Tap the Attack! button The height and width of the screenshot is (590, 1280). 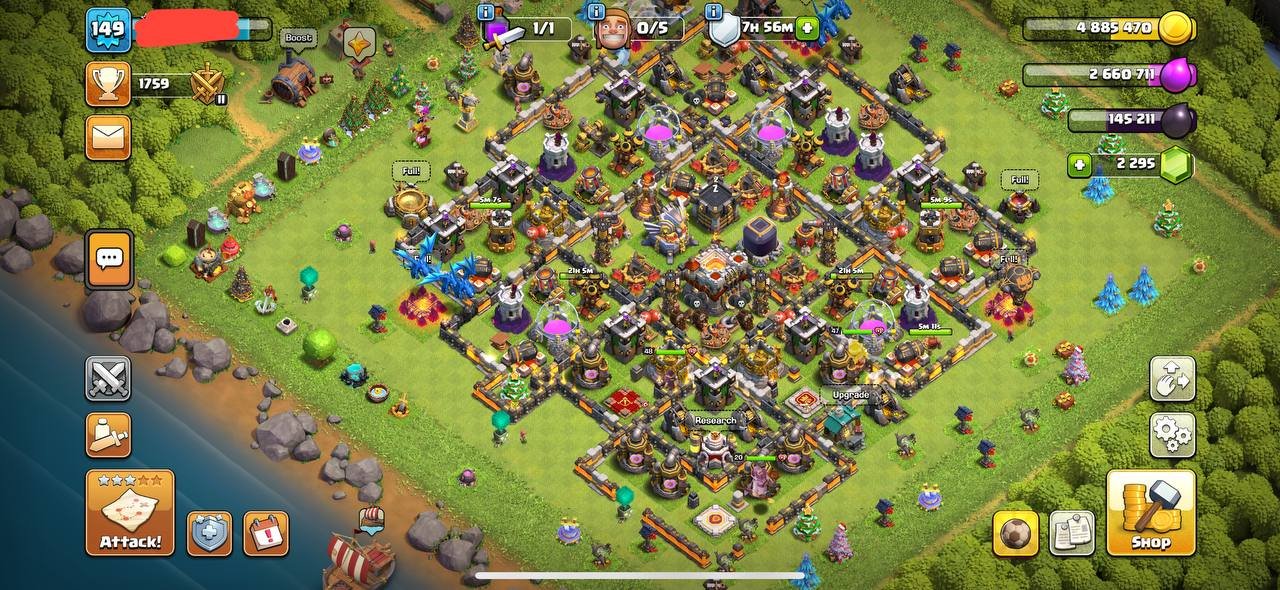point(130,513)
